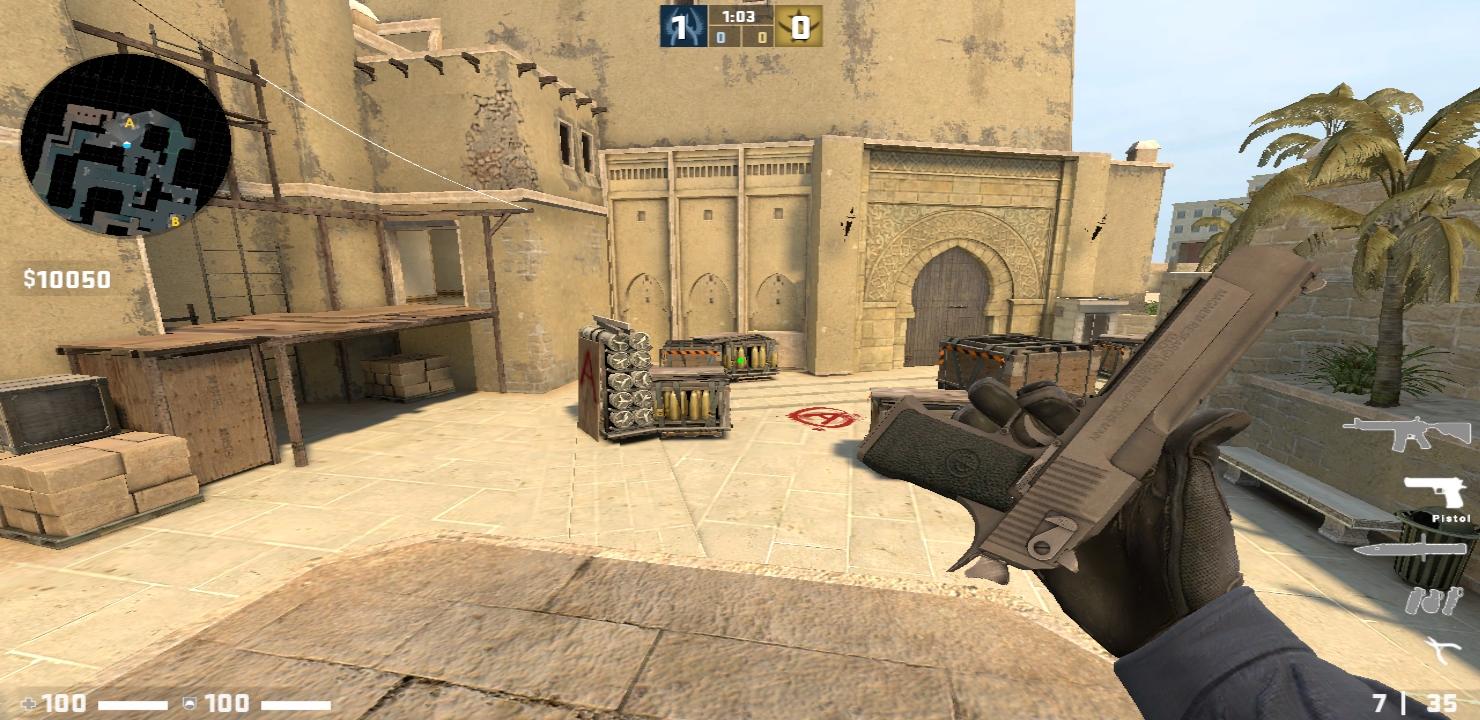Click the player arrow on the minimap
1480x720 pixels.
[127, 144]
